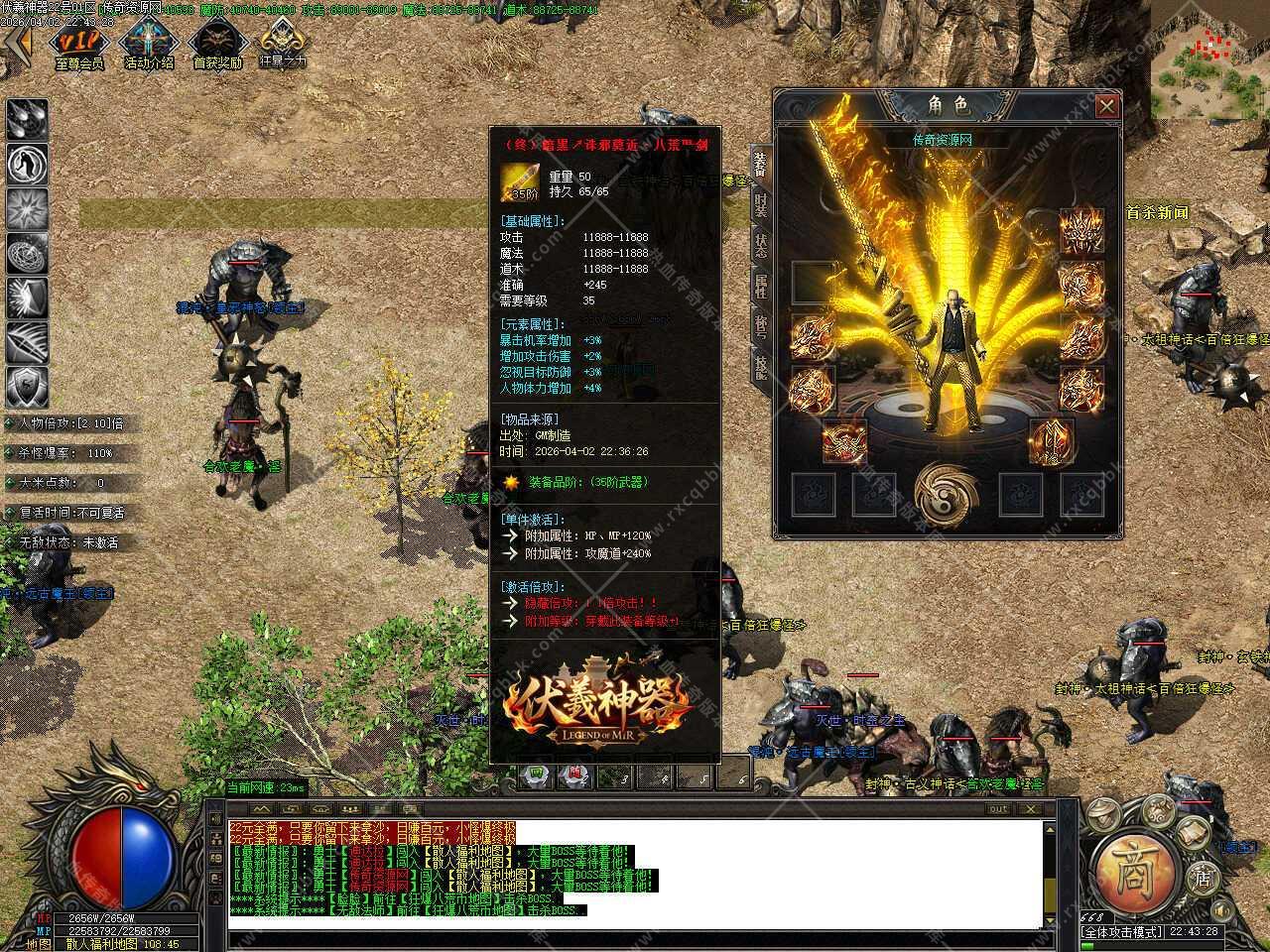Click the yin-yang dragon emblem in the character panel

click(x=943, y=493)
